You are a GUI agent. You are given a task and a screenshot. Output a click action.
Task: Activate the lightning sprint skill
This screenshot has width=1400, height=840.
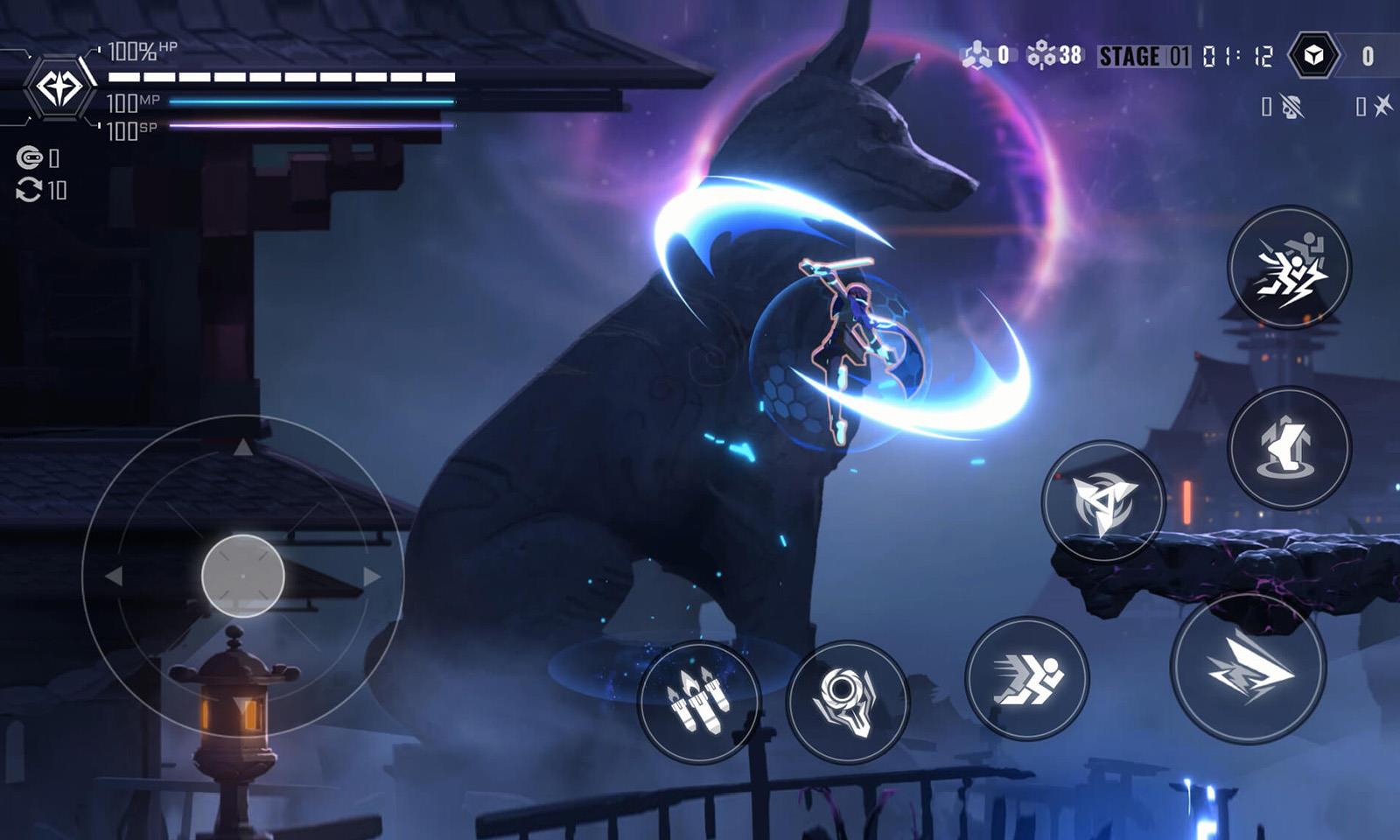tap(1289, 268)
